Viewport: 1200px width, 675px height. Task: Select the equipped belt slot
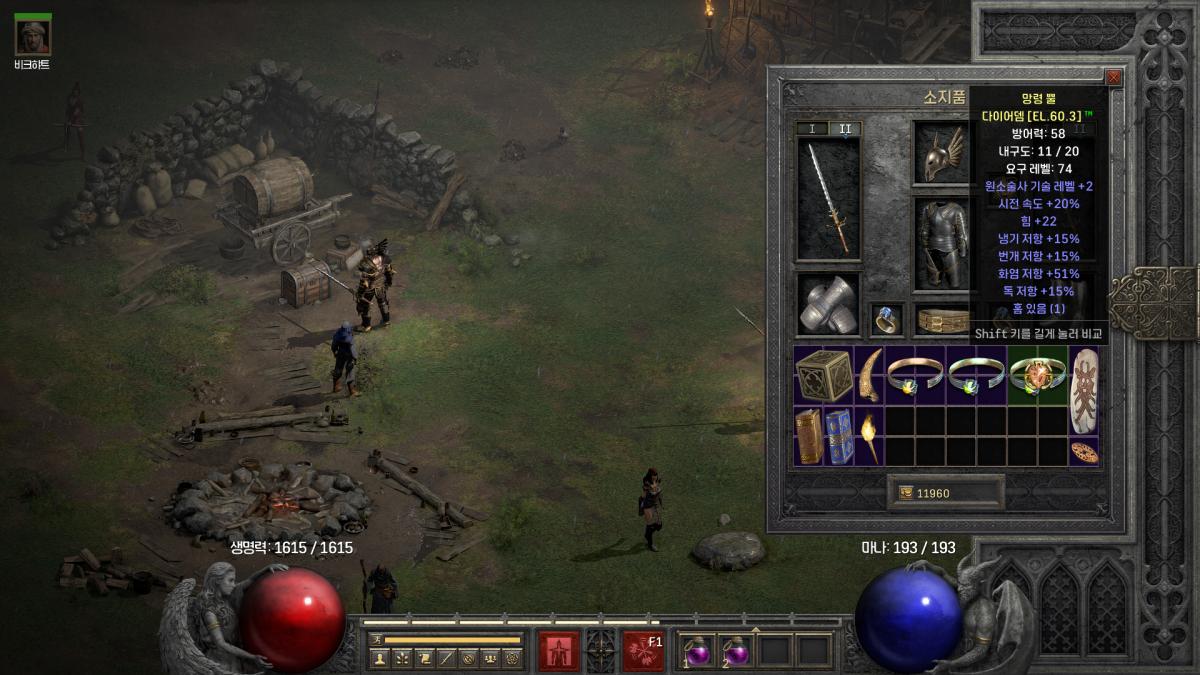pos(942,320)
